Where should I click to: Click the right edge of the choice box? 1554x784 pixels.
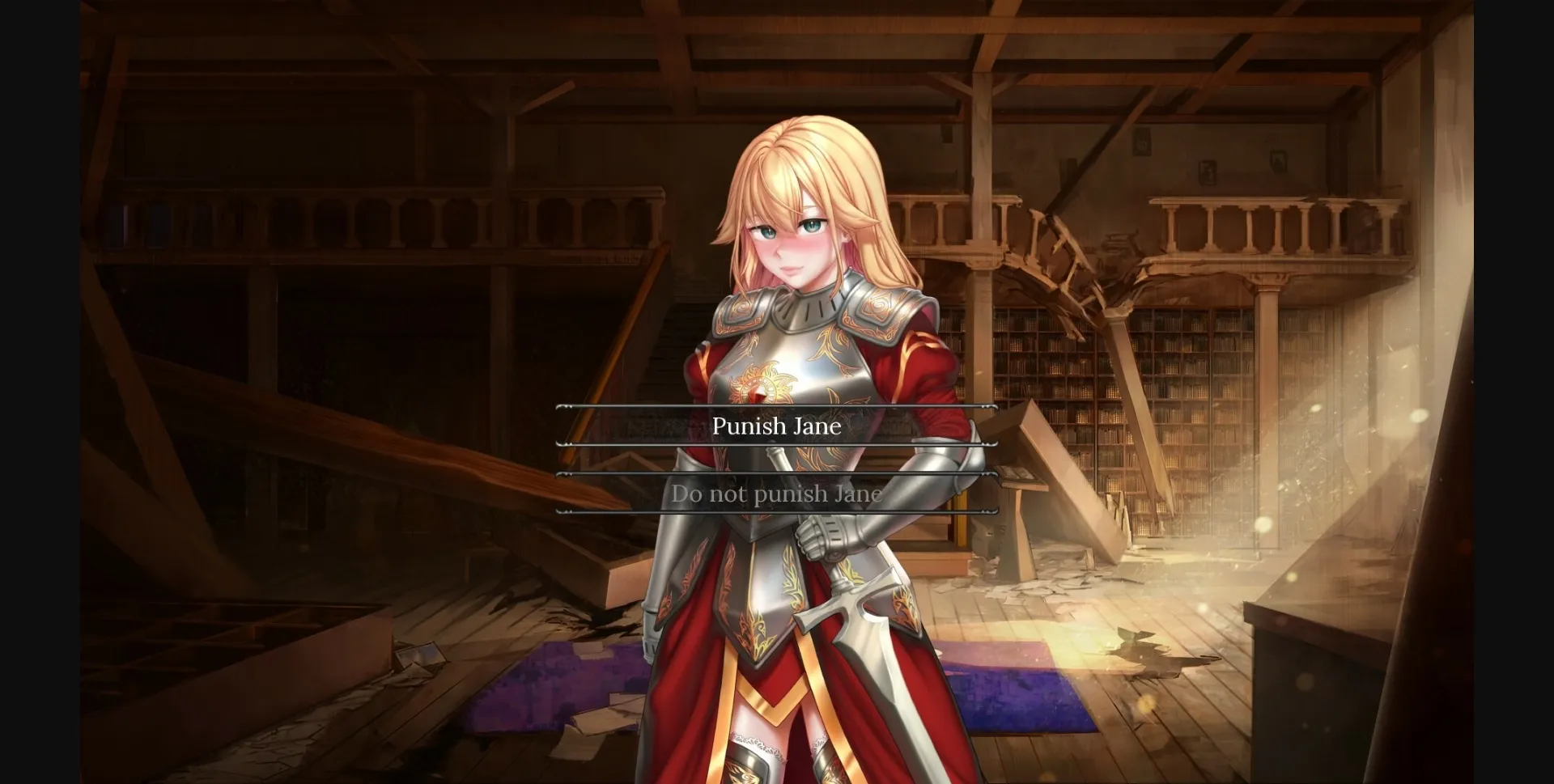(x=994, y=426)
